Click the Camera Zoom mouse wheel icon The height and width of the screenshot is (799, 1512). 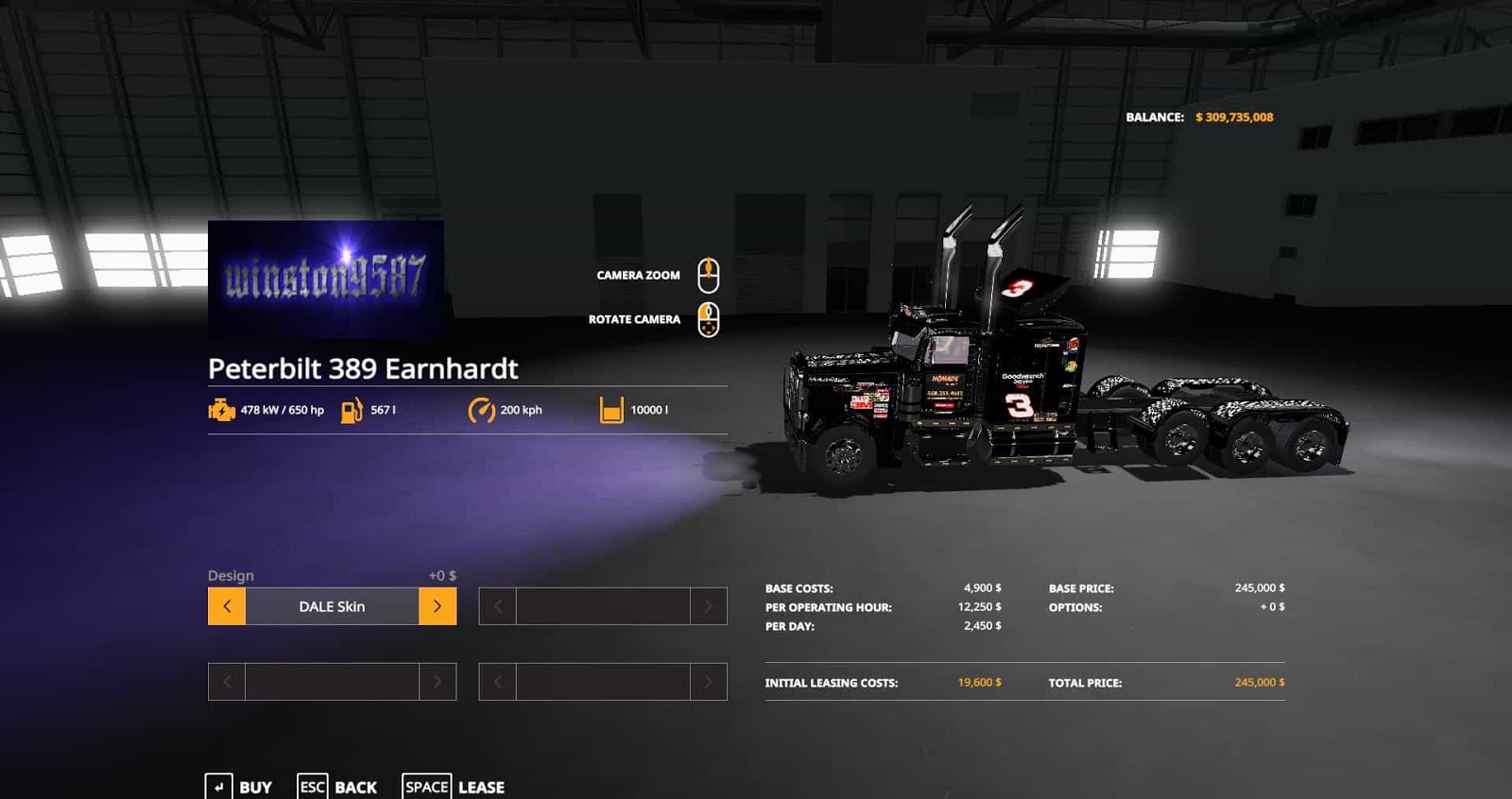click(x=707, y=274)
